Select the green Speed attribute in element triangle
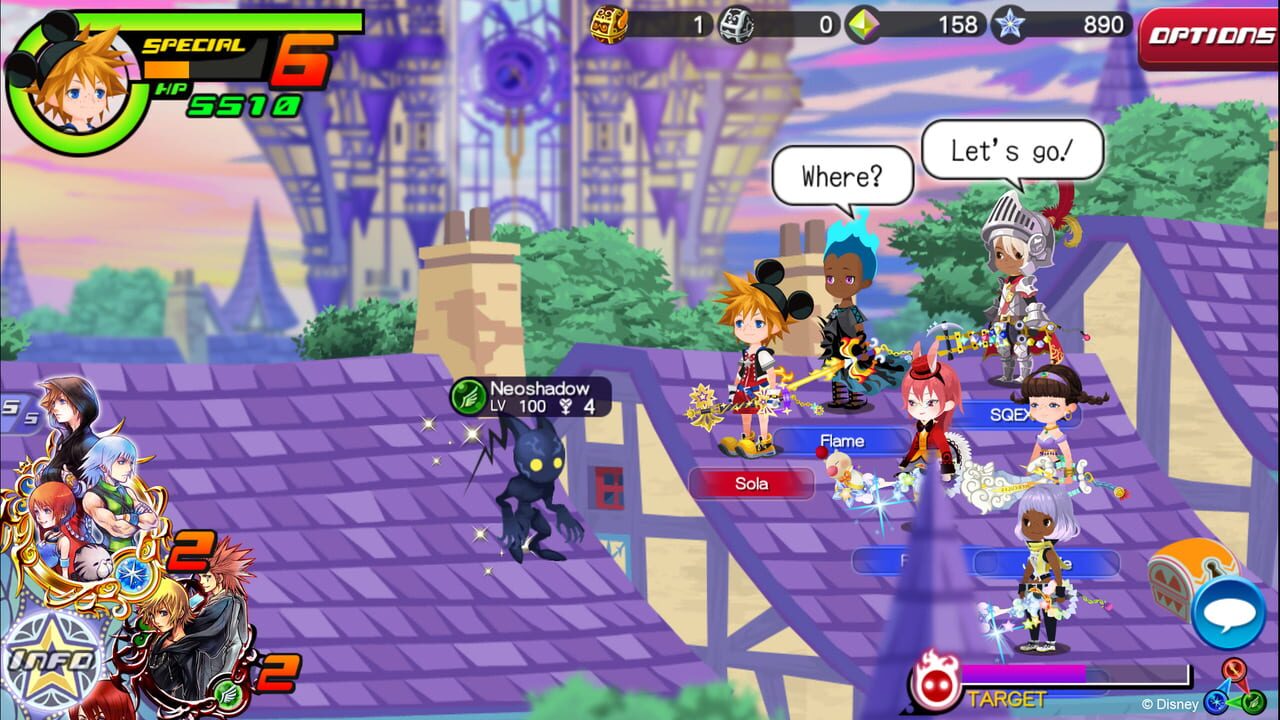The height and width of the screenshot is (720, 1280). (x=1253, y=702)
